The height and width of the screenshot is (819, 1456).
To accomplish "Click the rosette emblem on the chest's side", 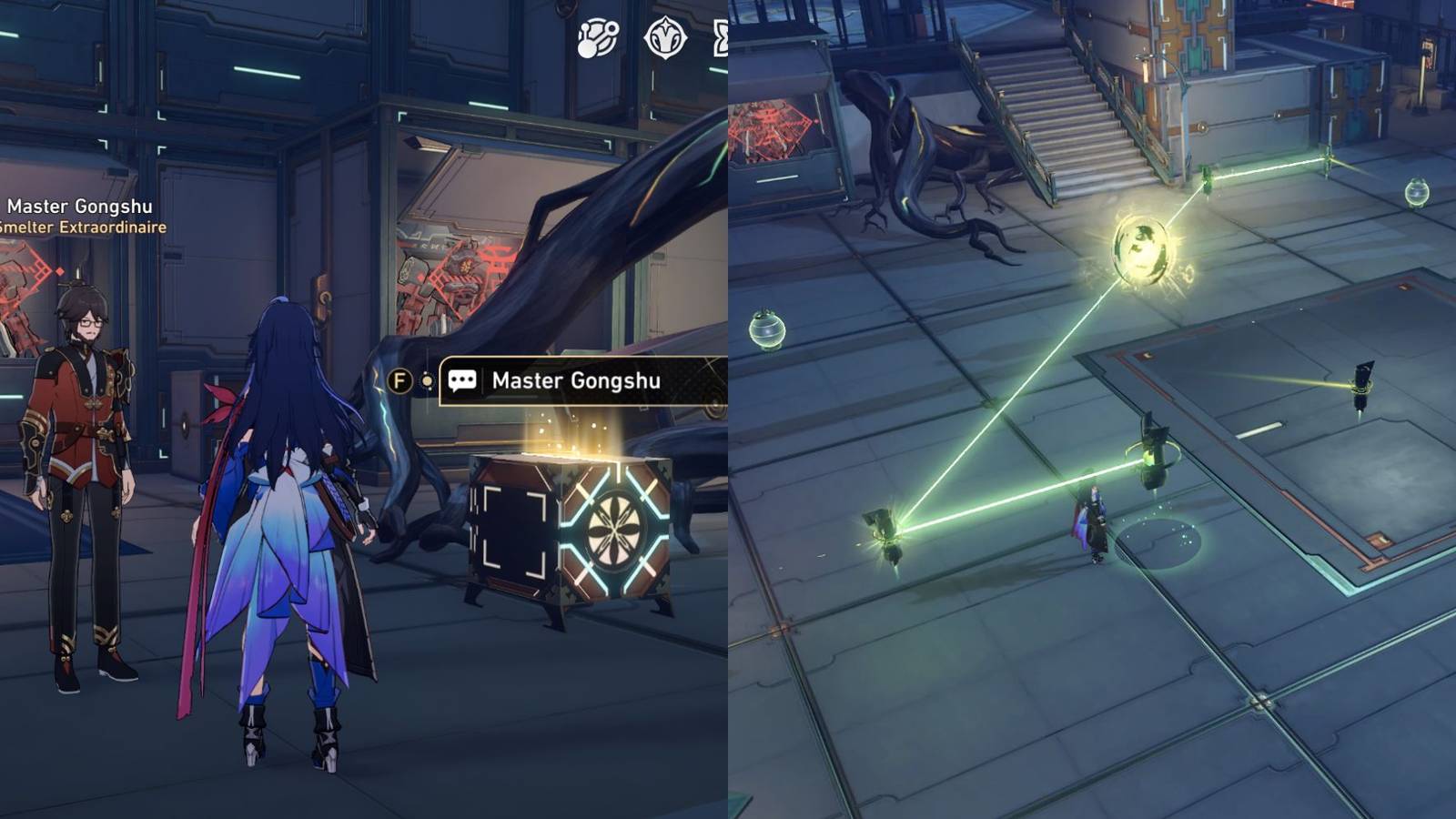I will point(615,528).
